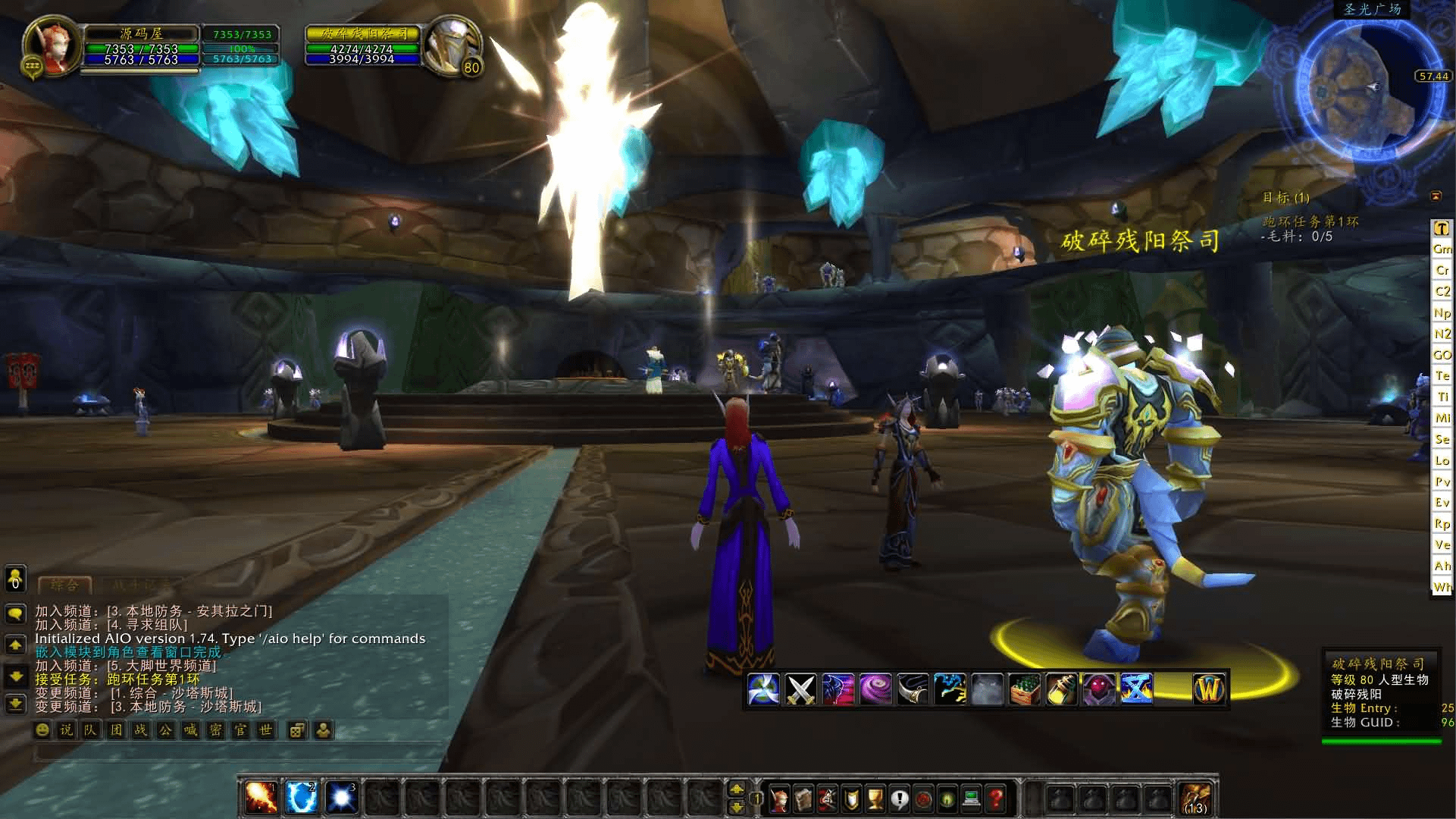Click the crossed swords icon
This screenshot has height=819, width=1456.
coord(800,689)
